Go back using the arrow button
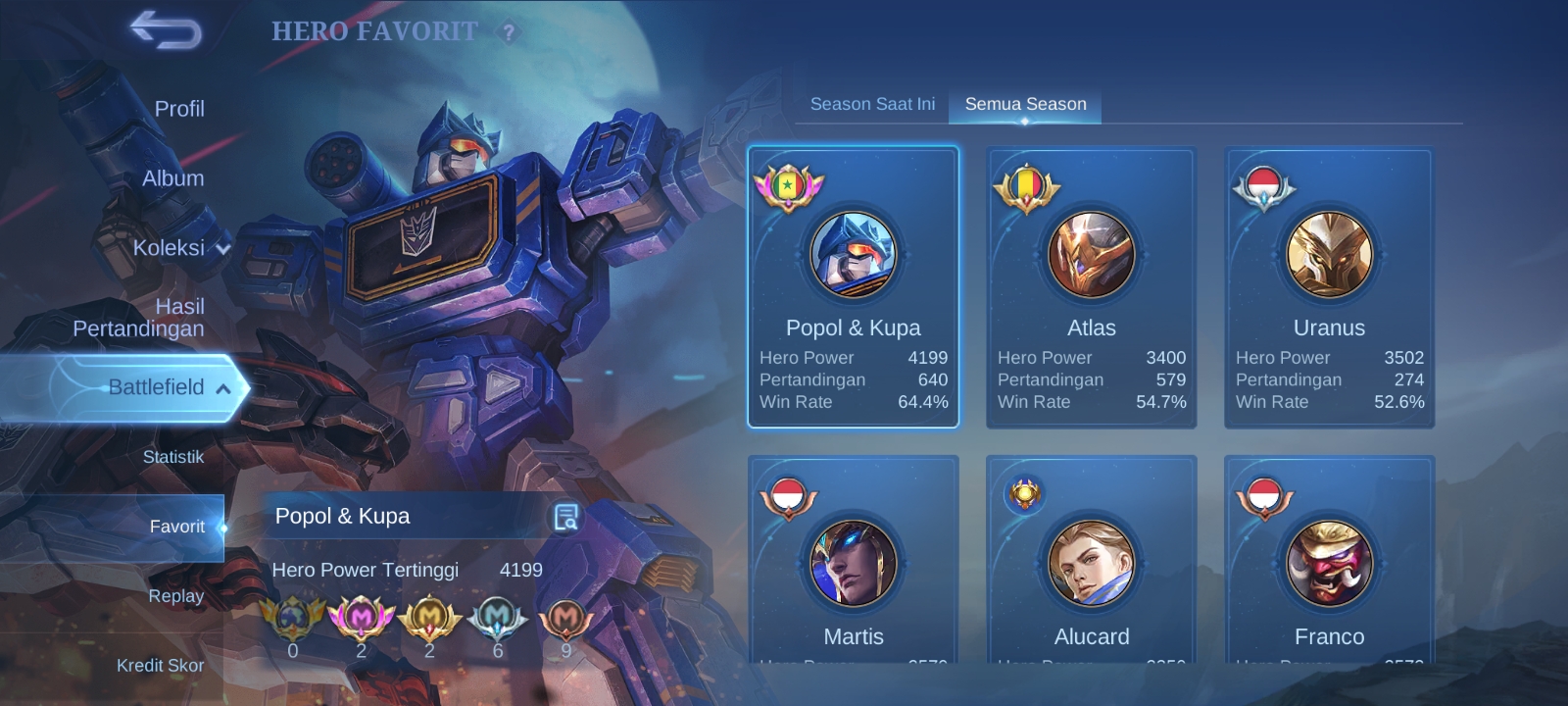Viewport: 1568px width, 706px height. pos(166,30)
